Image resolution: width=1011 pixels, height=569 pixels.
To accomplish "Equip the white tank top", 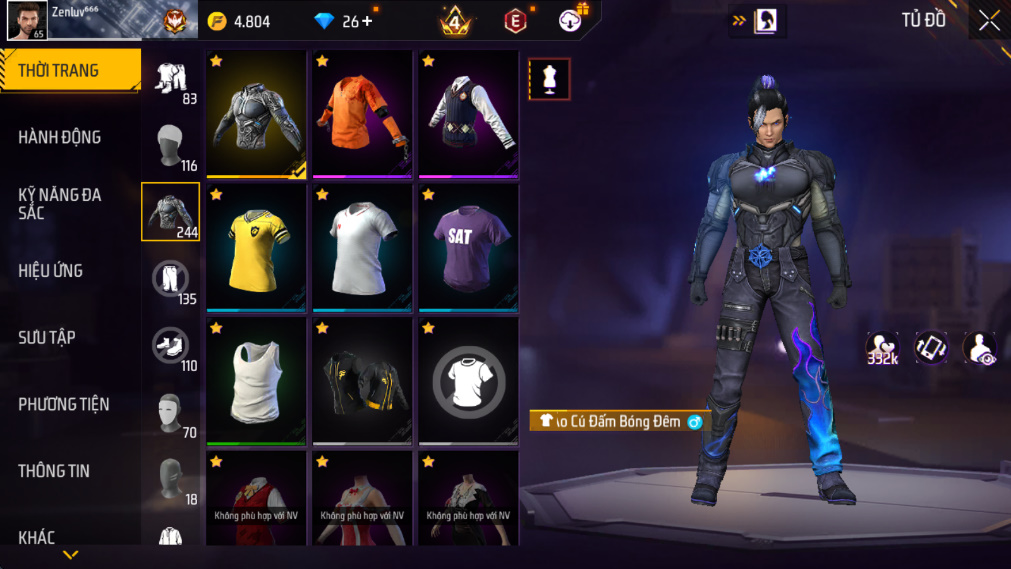I will pos(256,381).
